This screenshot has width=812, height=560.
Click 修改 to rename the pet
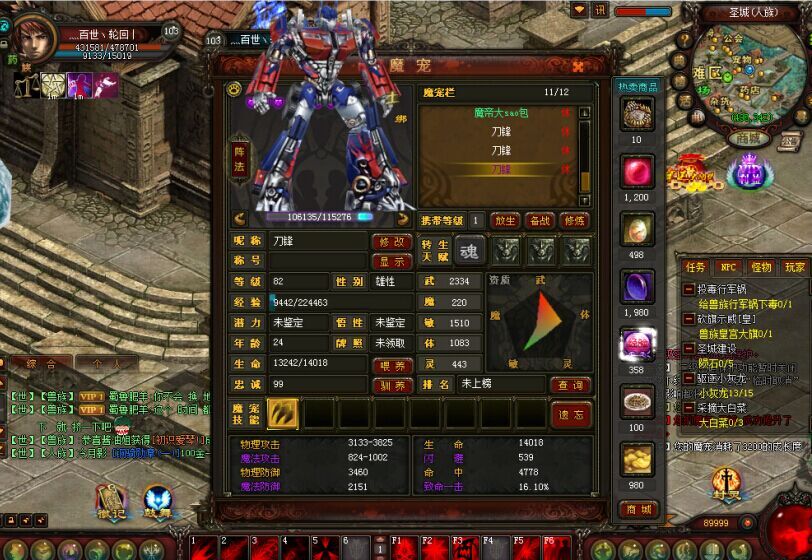point(392,242)
